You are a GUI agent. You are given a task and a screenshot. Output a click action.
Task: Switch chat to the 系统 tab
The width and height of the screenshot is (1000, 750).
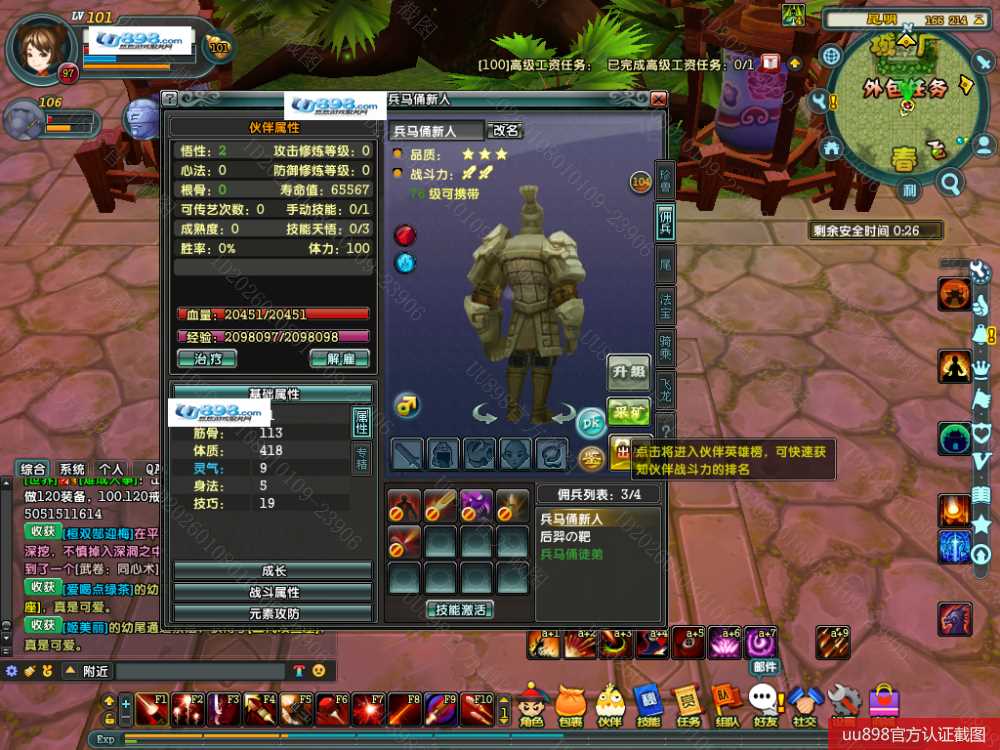point(71,468)
